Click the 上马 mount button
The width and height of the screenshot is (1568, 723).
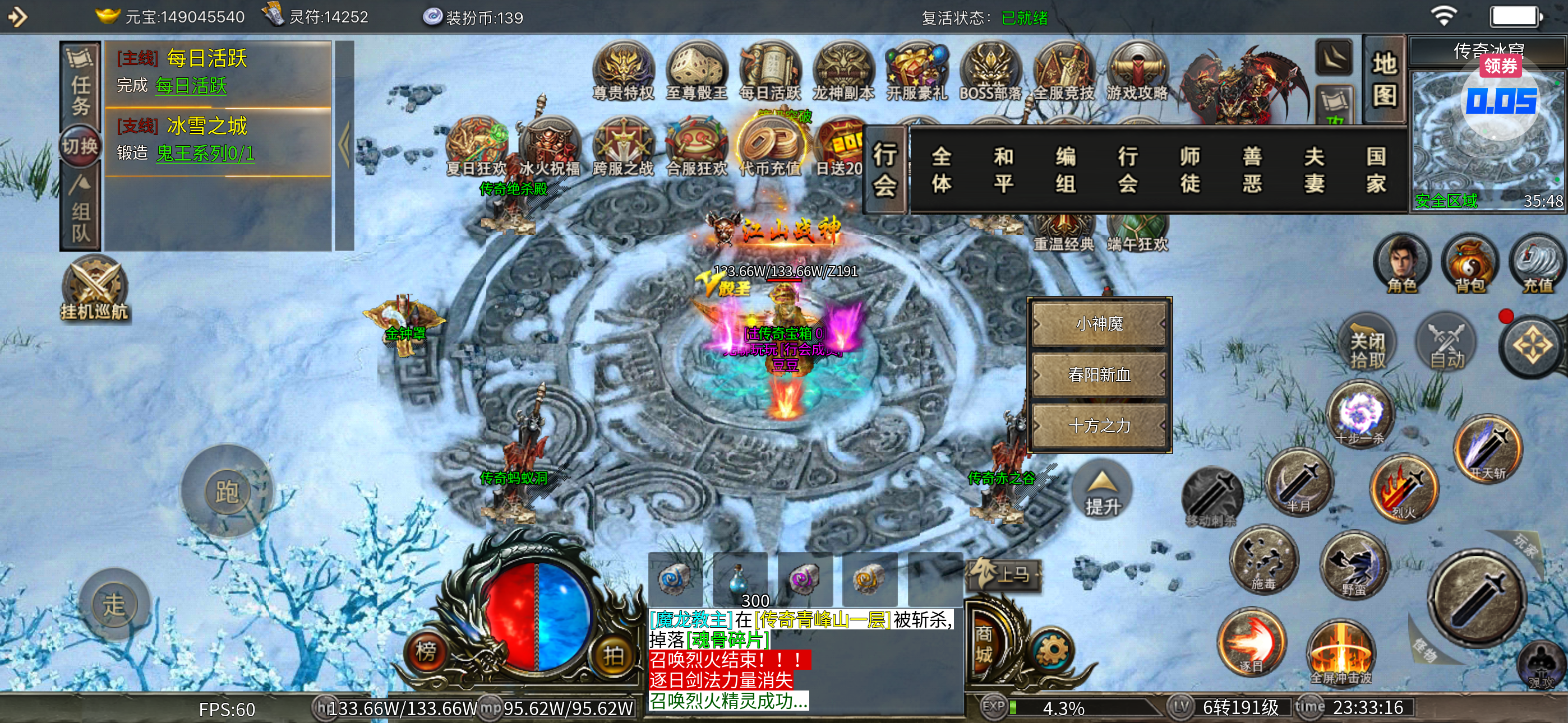coord(1005,574)
